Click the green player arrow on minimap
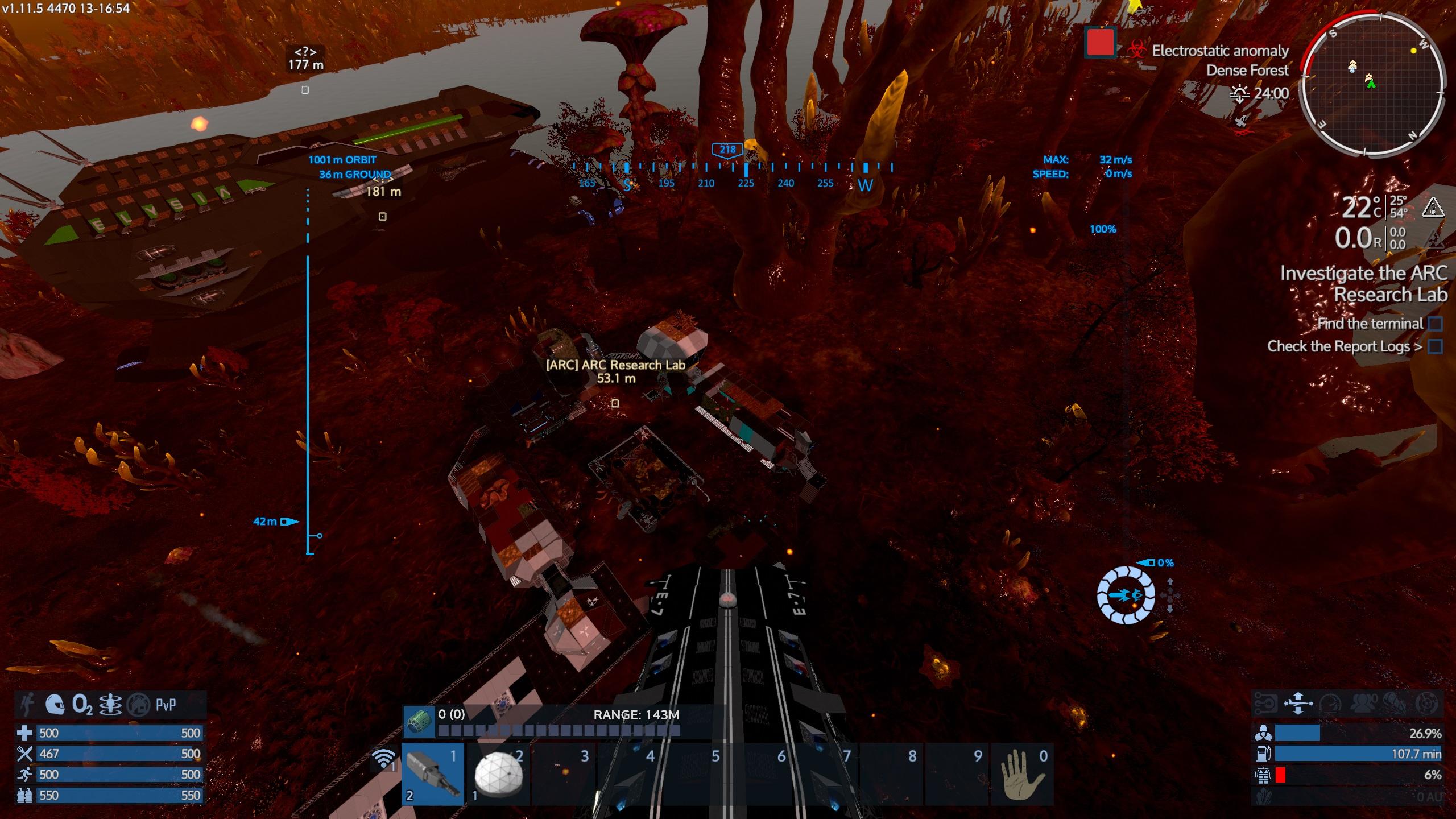This screenshot has height=819, width=1456. (x=1371, y=84)
